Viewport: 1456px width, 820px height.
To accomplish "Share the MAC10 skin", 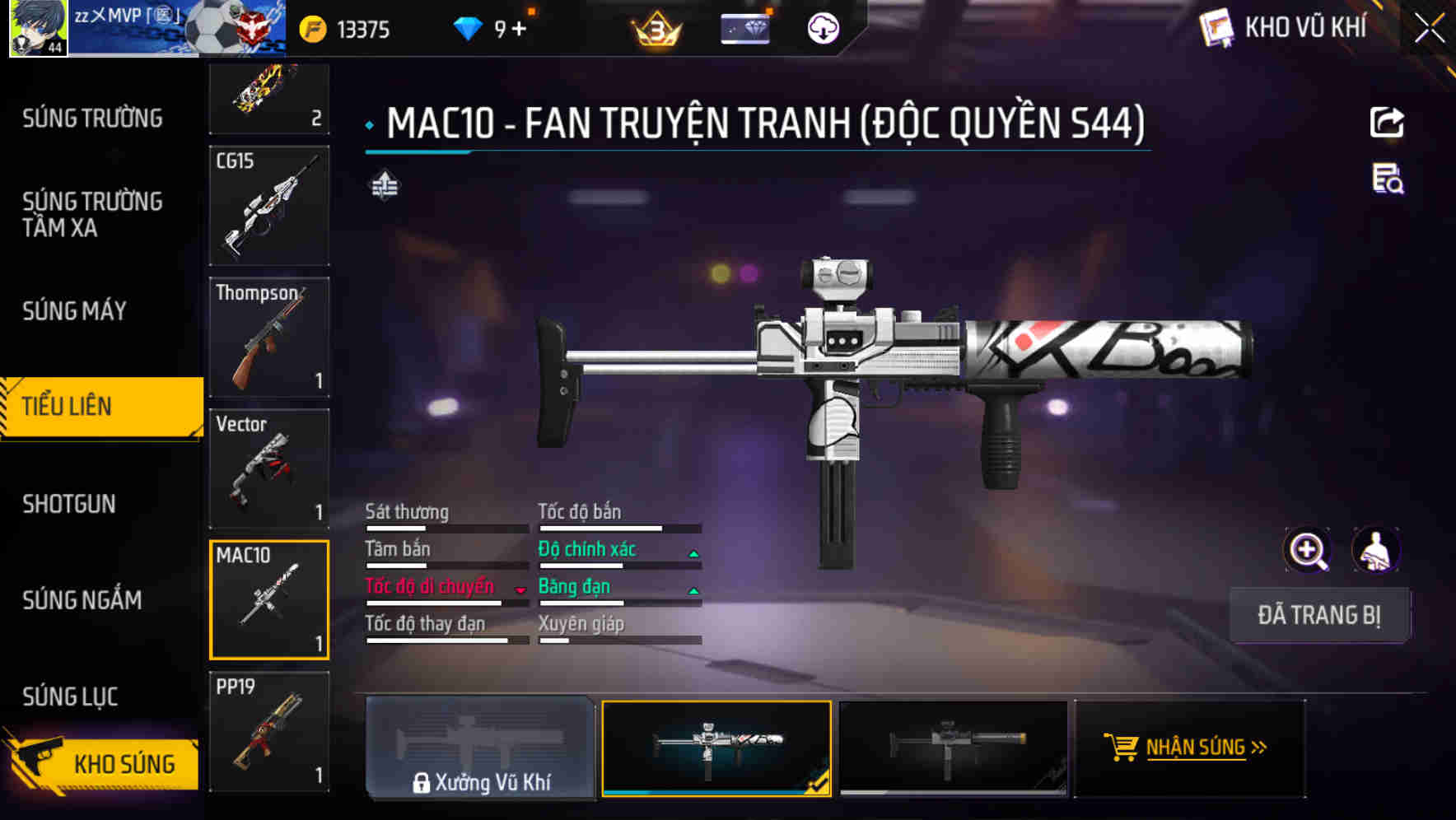I will click(x=1387, y=123).
